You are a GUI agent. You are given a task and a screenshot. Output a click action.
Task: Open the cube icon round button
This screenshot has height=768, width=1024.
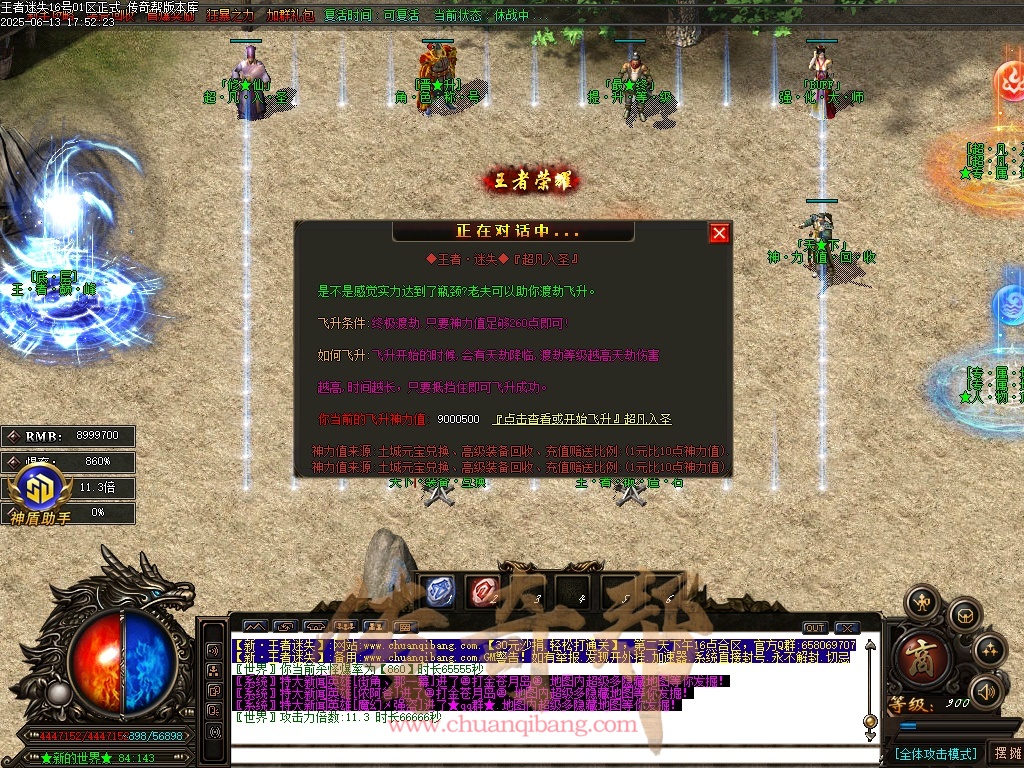coord(964,615)
